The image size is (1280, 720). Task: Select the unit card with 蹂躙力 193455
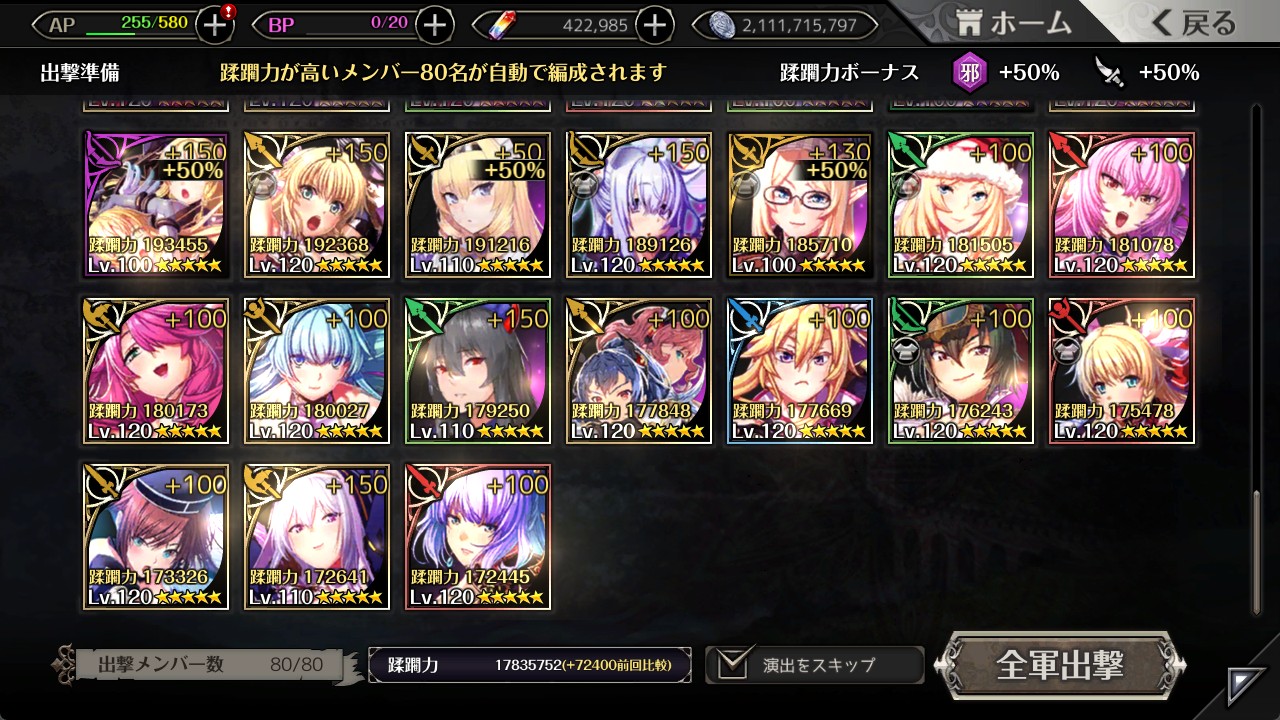(156, 205)
